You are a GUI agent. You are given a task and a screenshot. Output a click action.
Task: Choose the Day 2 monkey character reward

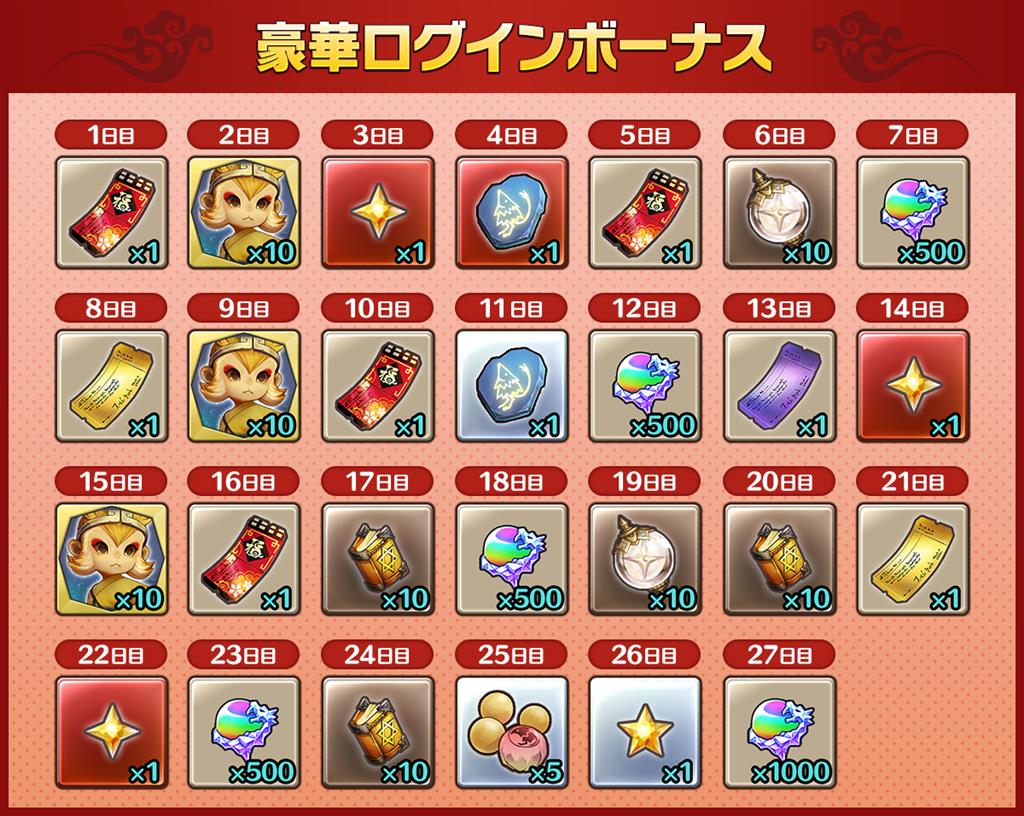[x=244, y=212]
